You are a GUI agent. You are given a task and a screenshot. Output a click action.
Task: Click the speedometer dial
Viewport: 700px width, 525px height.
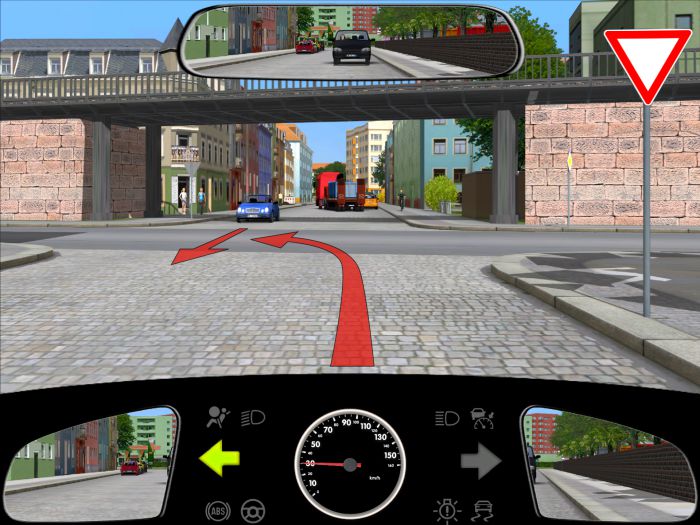point(350,464)
